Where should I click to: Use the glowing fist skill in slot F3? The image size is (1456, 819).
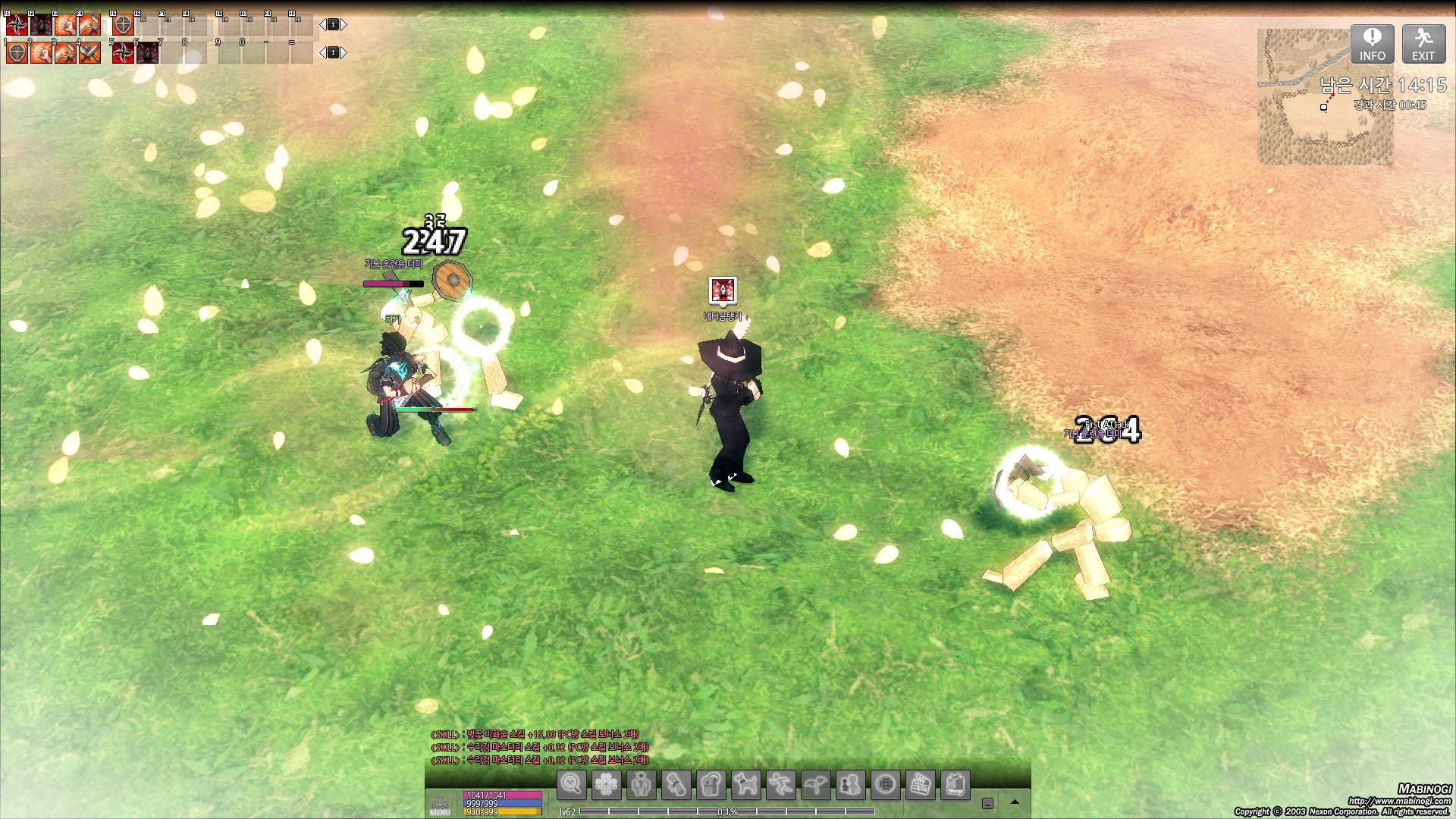point(64,25)
